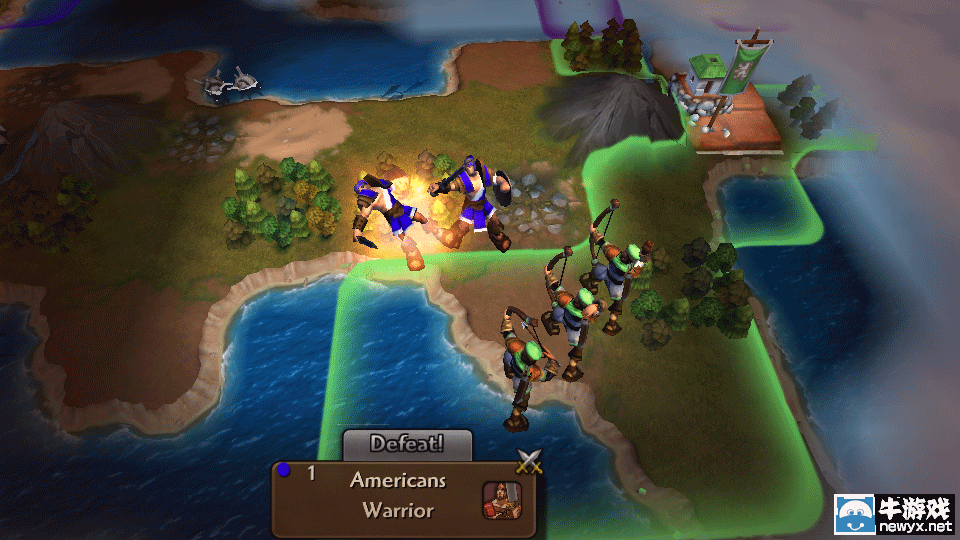Select the crossed swords combat icon
This screenshot has width=960, height=540.
pos(528,461)
